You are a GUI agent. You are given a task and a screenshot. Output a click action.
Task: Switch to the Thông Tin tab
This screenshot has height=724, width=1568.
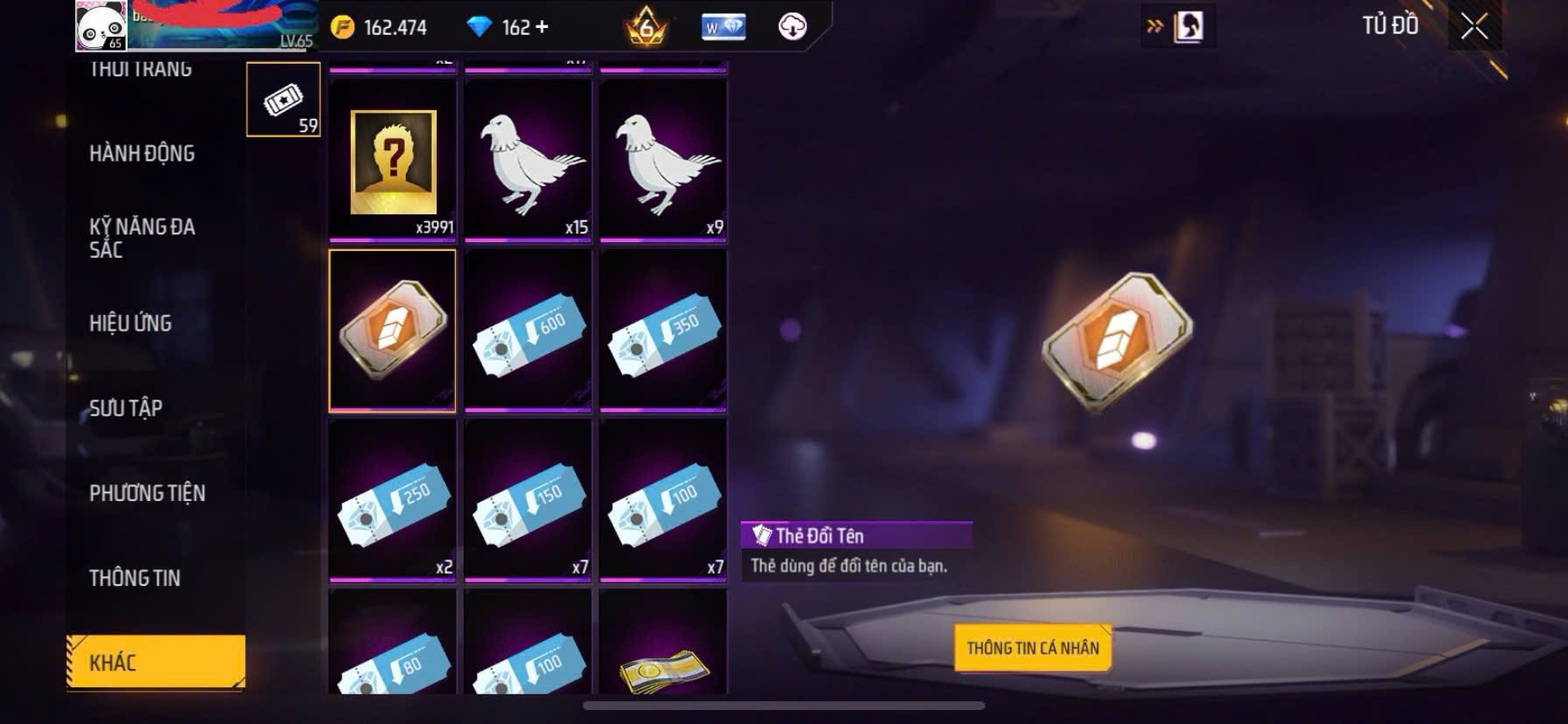135,578
